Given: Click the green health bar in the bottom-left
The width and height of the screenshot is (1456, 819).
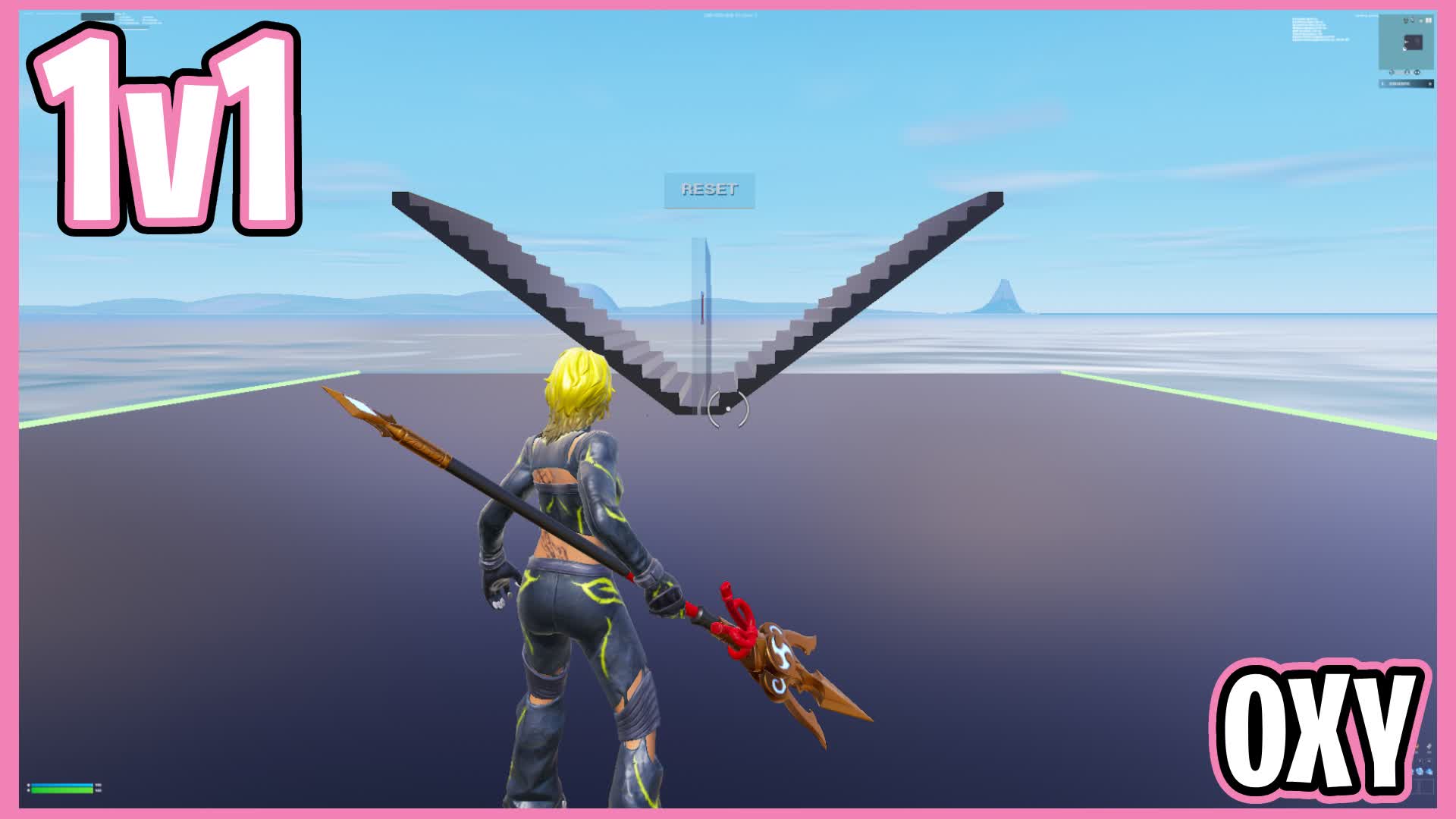Looking at the screenshot, I should coord(62,790).
